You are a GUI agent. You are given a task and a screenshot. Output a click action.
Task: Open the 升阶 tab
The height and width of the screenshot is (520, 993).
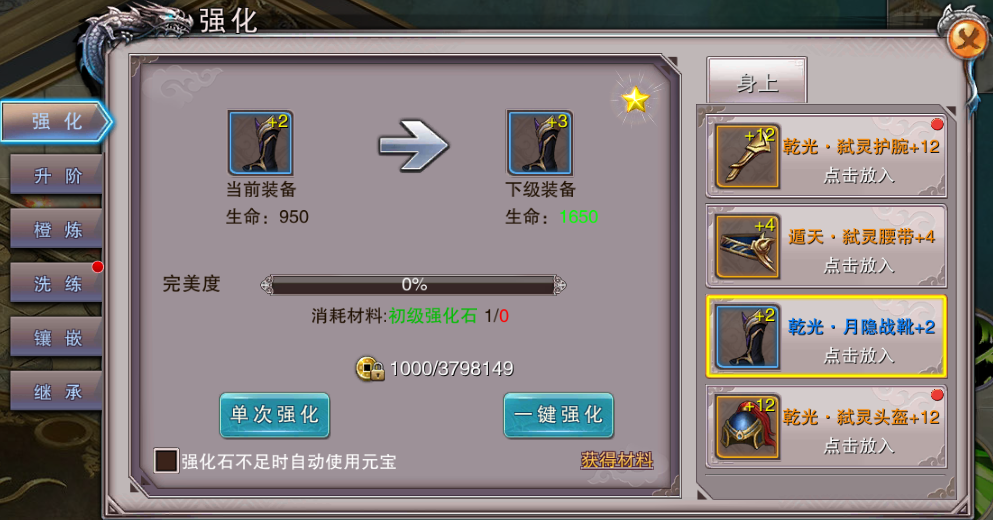pyautogui.click(x=55, y=176)
